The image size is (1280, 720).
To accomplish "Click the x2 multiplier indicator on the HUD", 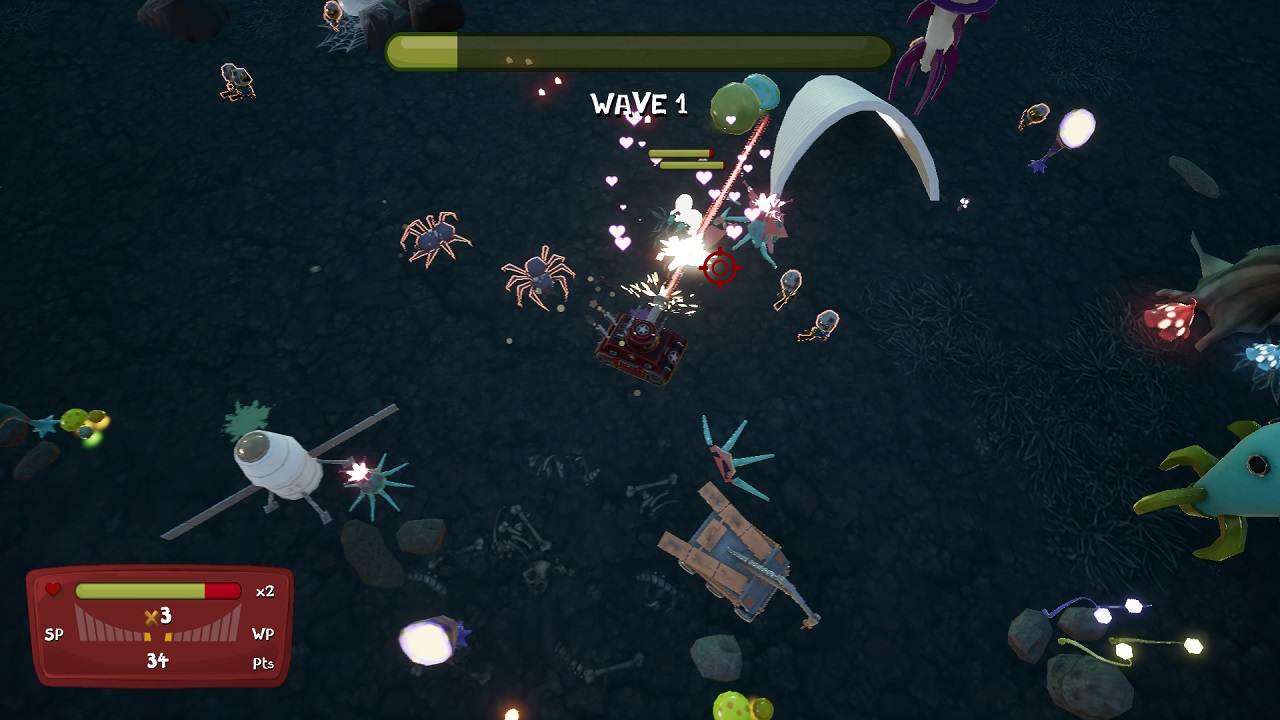I will [x=267, y=590].
